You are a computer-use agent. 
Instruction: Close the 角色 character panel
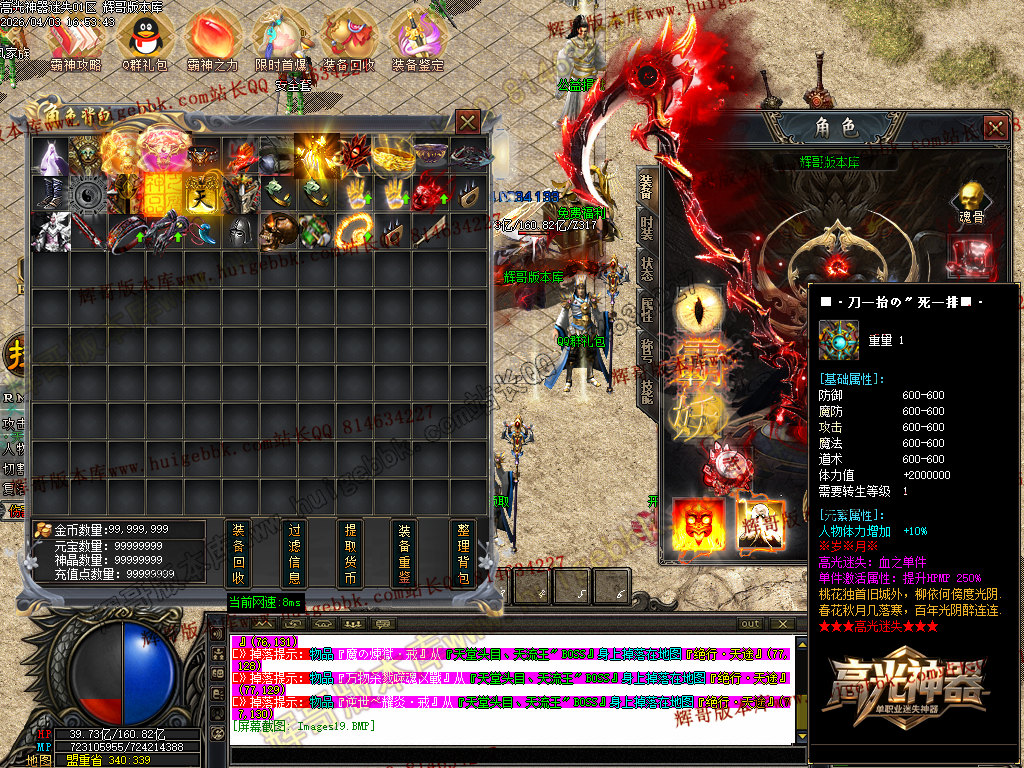[995, 128]
